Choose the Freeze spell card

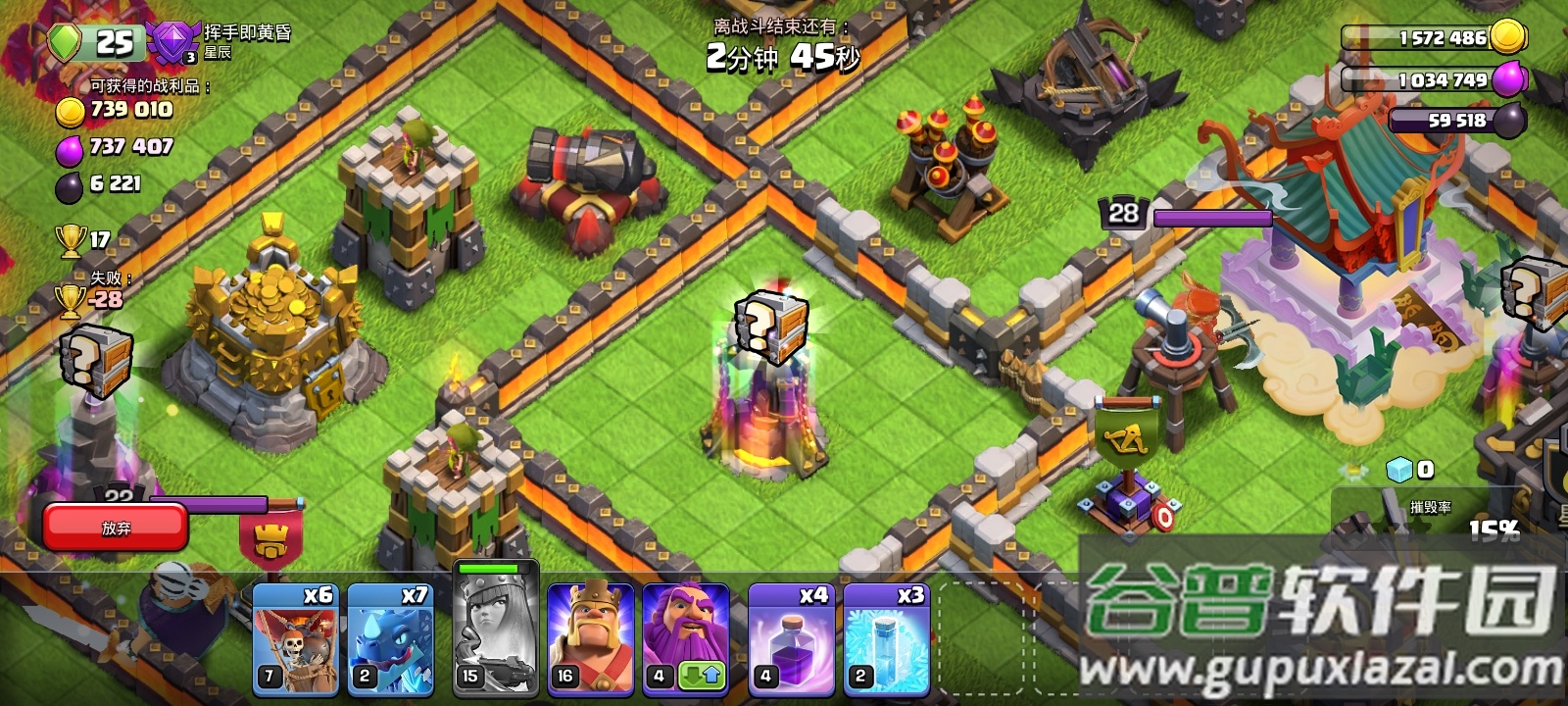click(886, 638)
